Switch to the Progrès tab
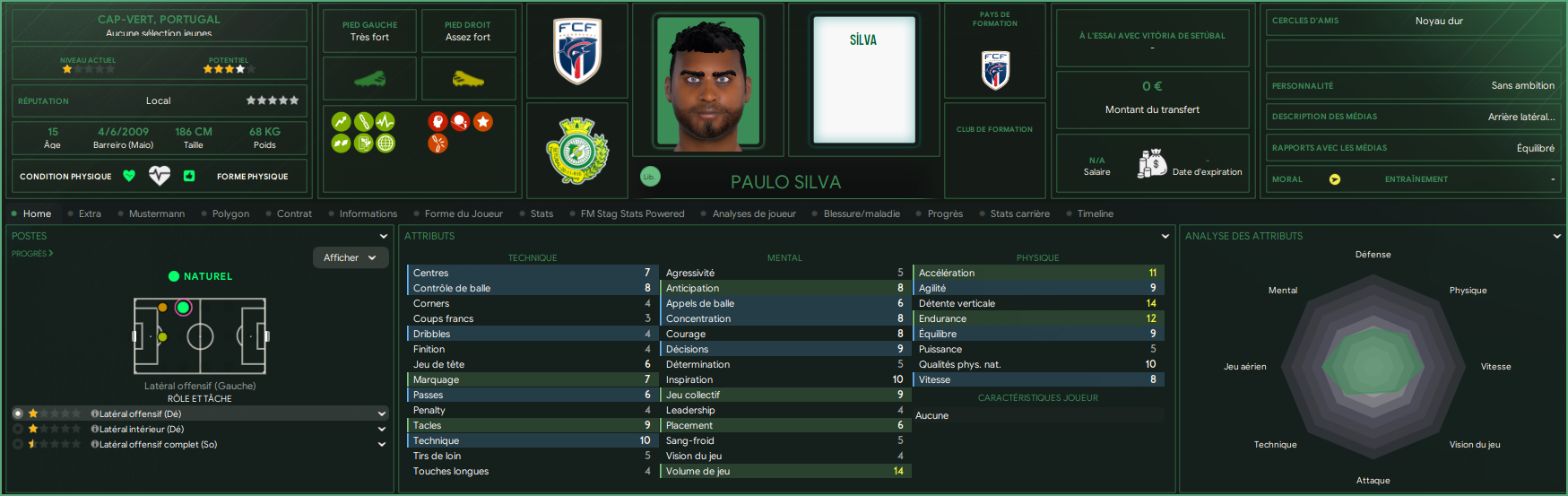 coord(945,213)
